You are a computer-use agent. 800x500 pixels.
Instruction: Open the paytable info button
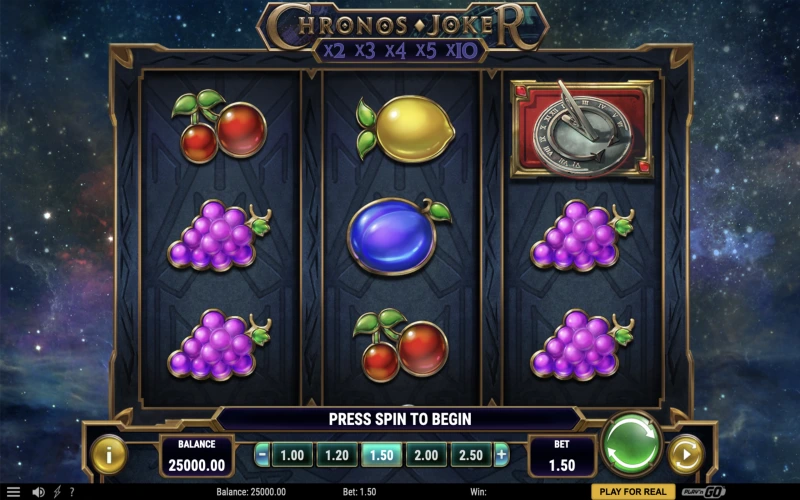pyautogui.click(x=109, y=455)
